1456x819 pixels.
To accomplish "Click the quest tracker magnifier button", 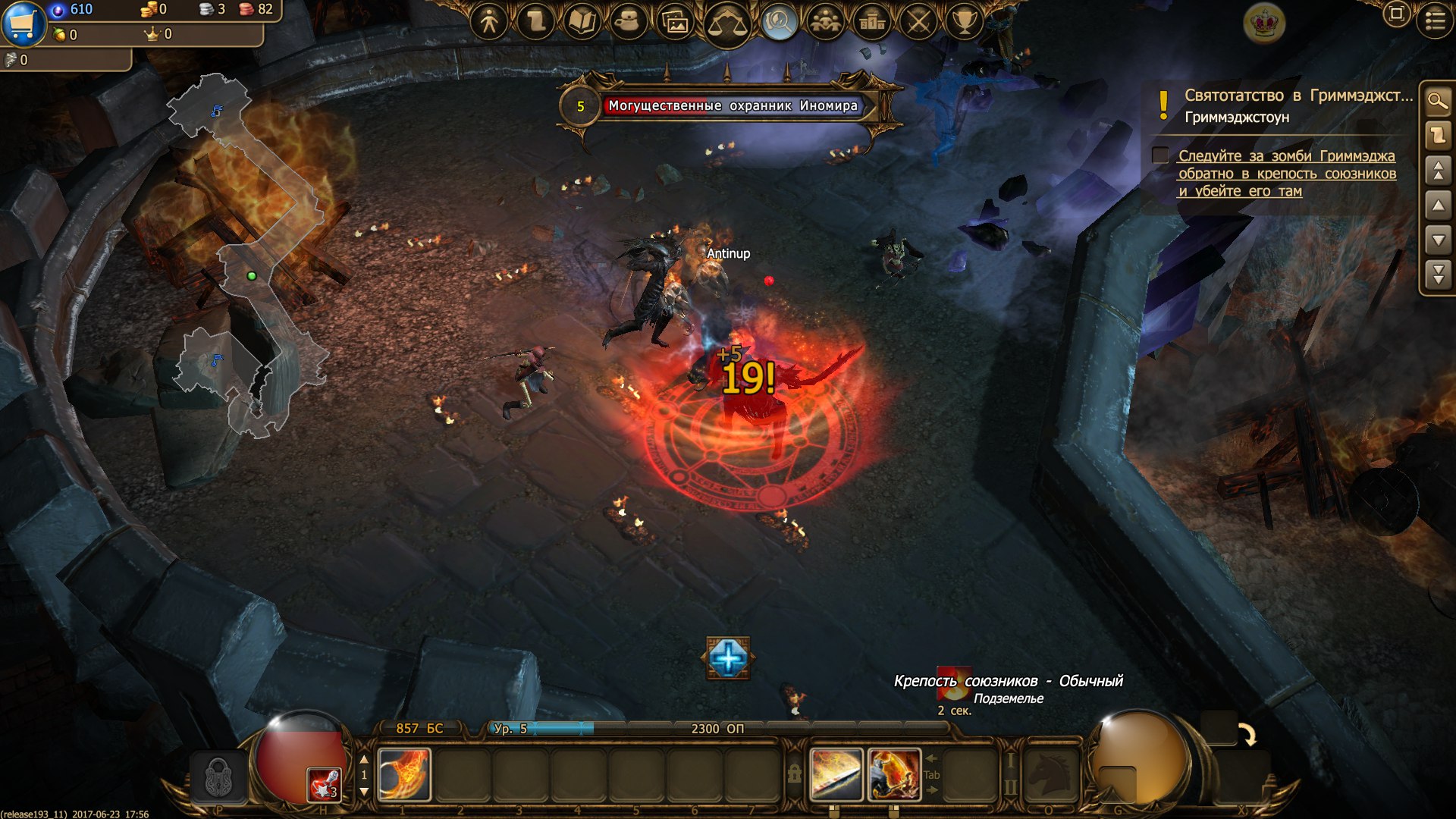I will (x=1437, y=101).
